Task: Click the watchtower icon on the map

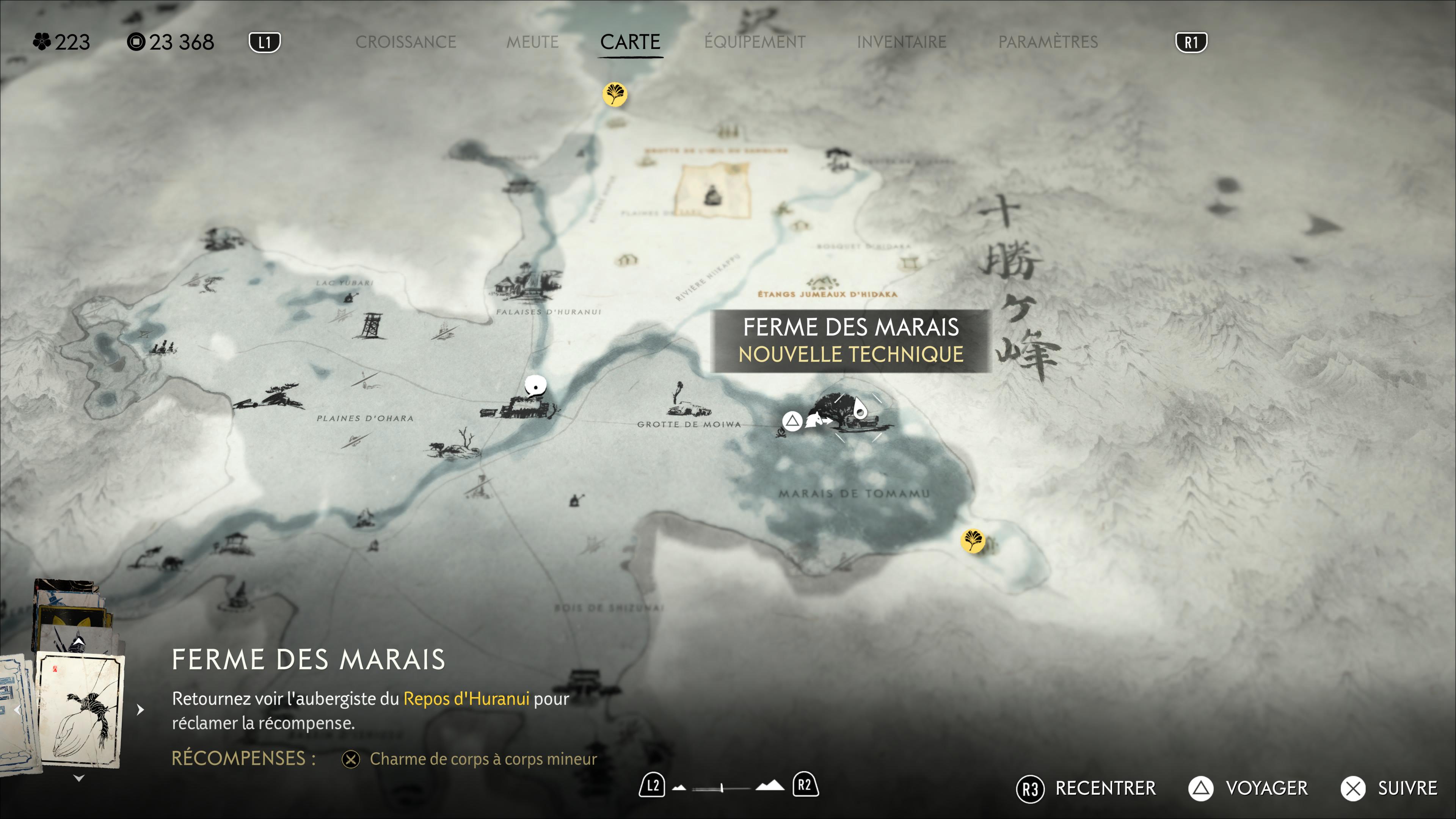Action: coord(370,326)
